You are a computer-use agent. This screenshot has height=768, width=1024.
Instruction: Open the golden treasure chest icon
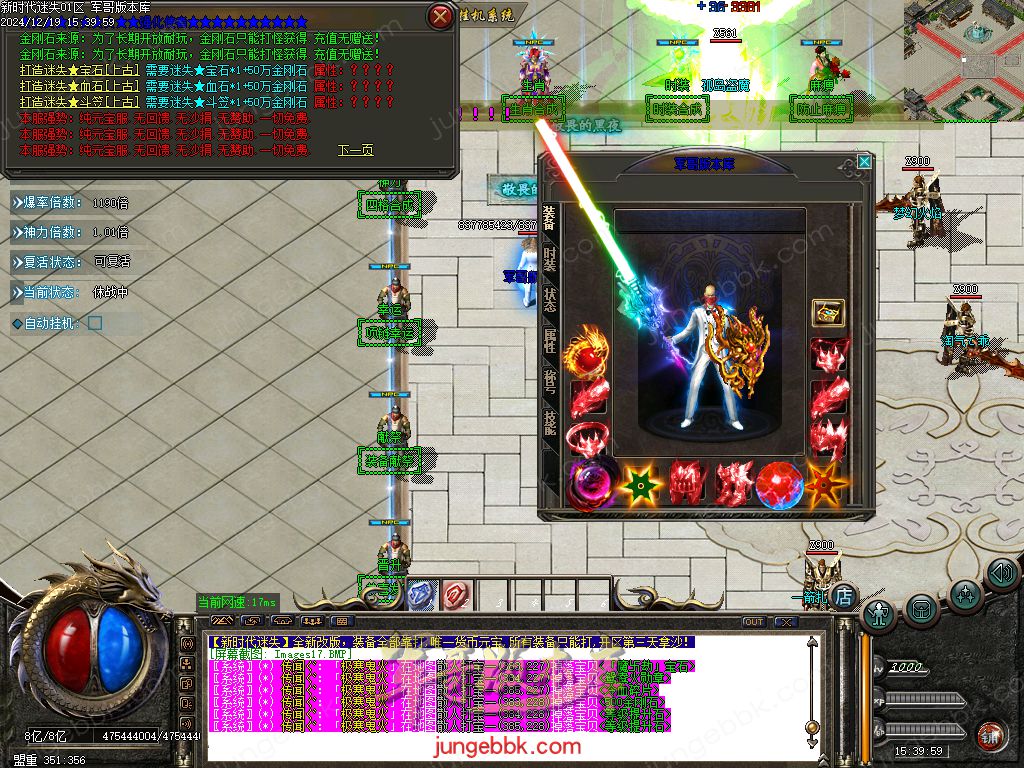pyautogui.click(x=827, y=313)
